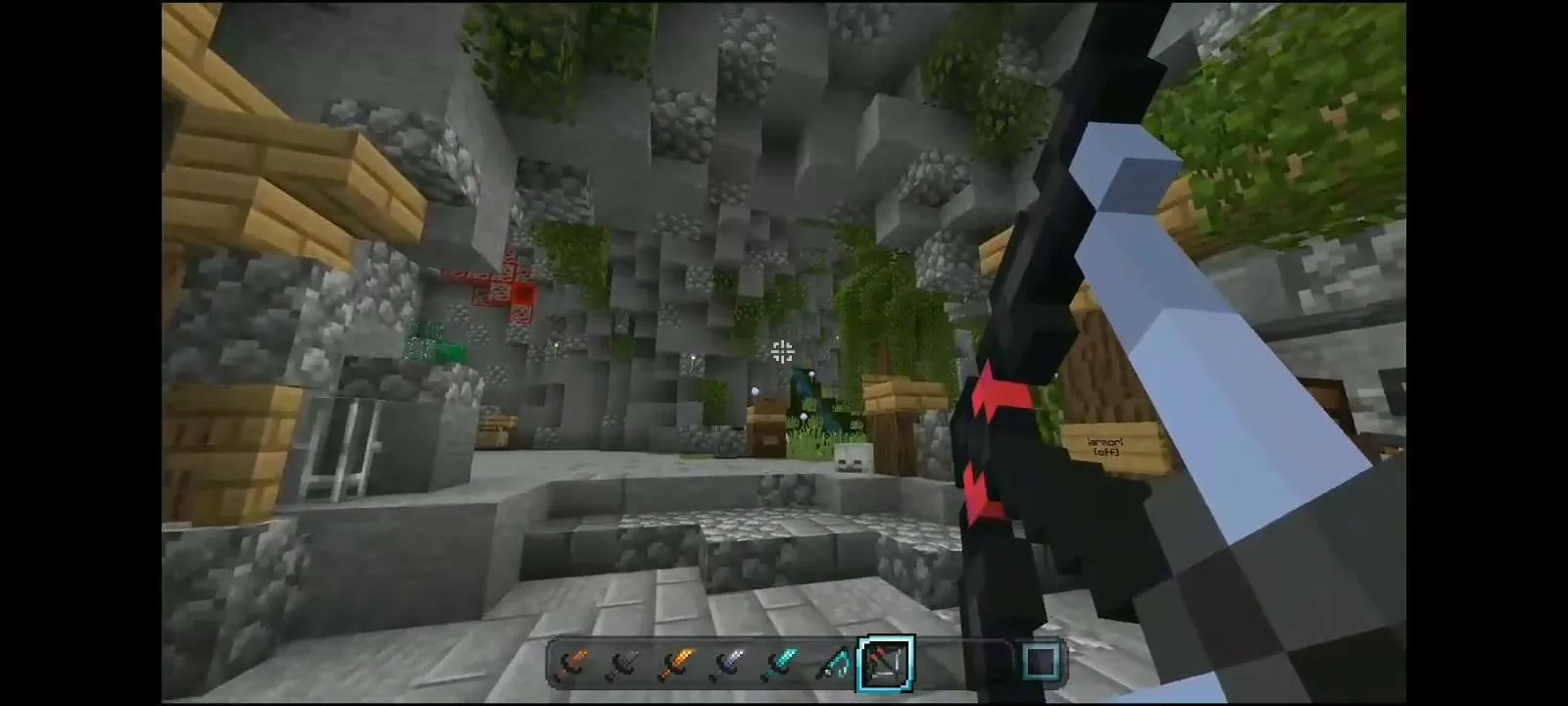Select the wooden sword hotbar slot

pyautogui.click(x=569, y=664)
